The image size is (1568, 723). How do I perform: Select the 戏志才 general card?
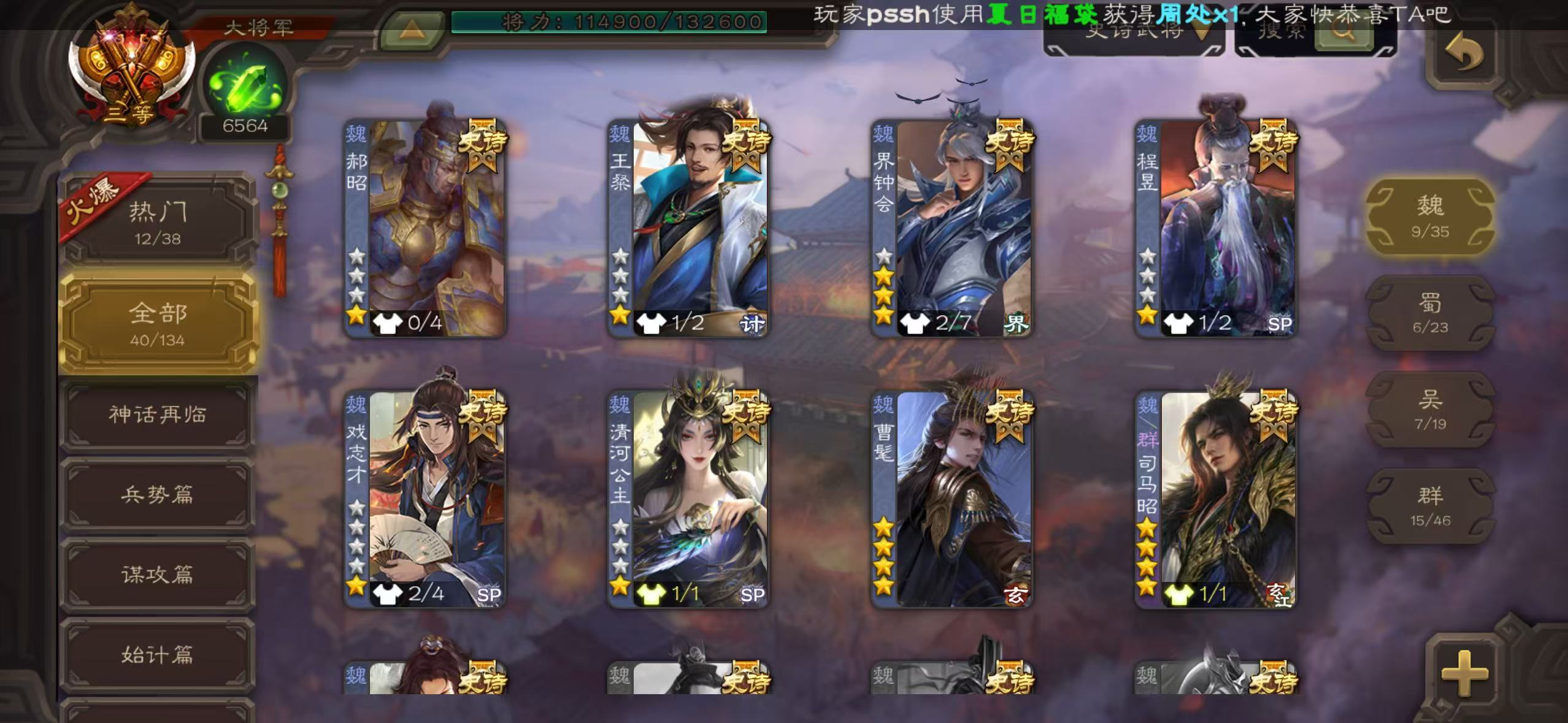425,499
